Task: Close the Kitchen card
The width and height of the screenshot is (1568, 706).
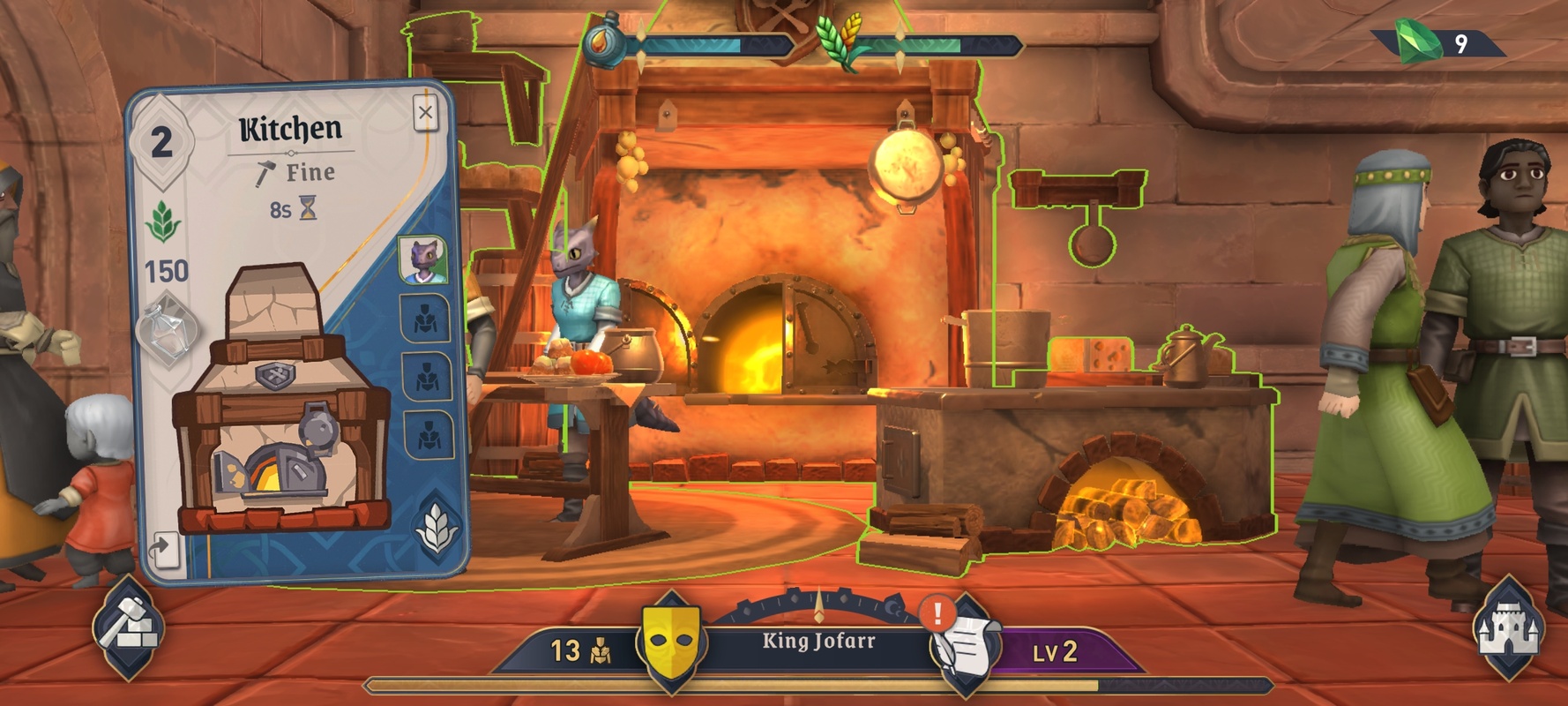Action: pyautogui.click(x=425, y=113)
